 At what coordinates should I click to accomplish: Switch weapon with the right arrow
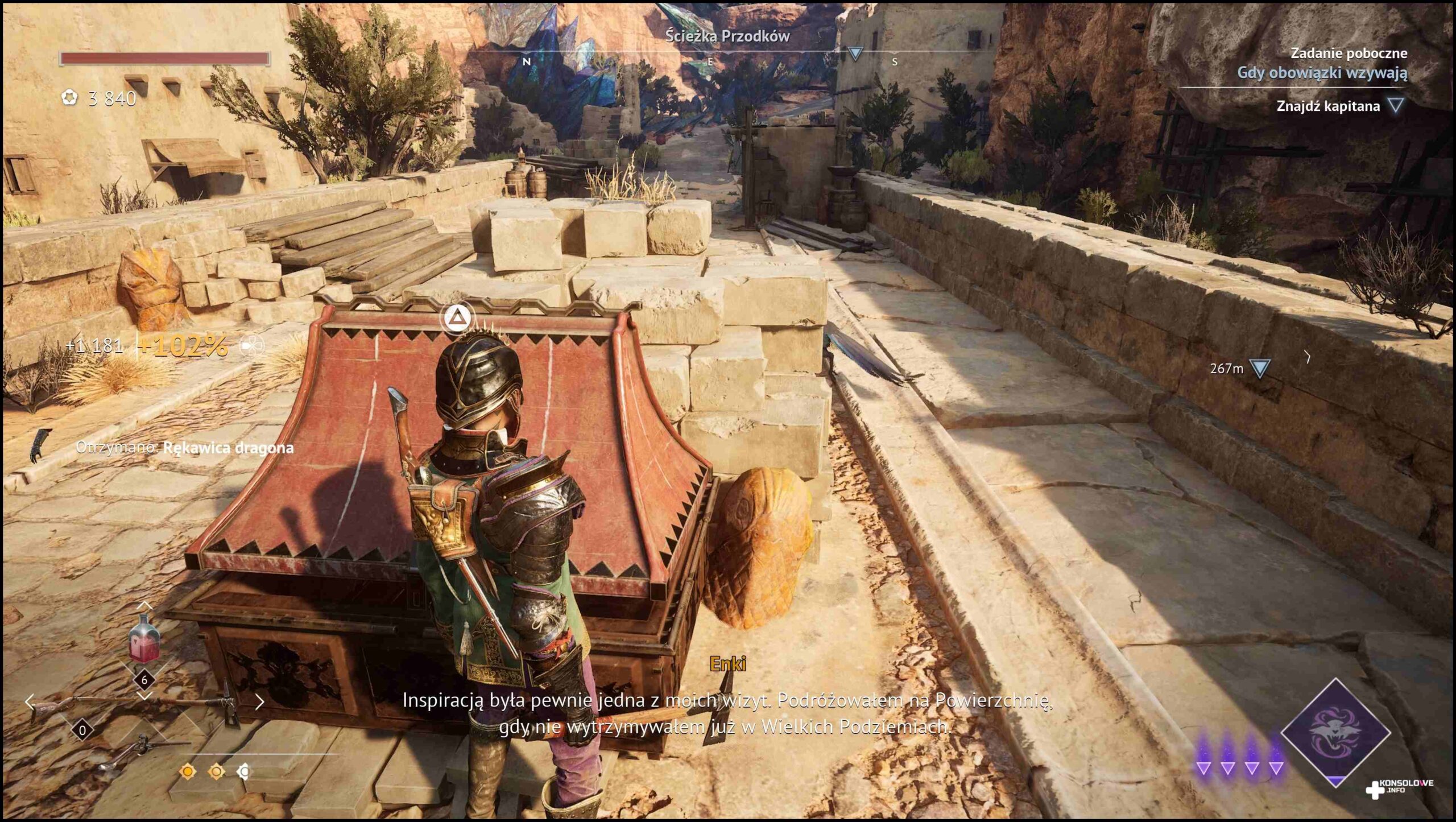coord(260,702)
